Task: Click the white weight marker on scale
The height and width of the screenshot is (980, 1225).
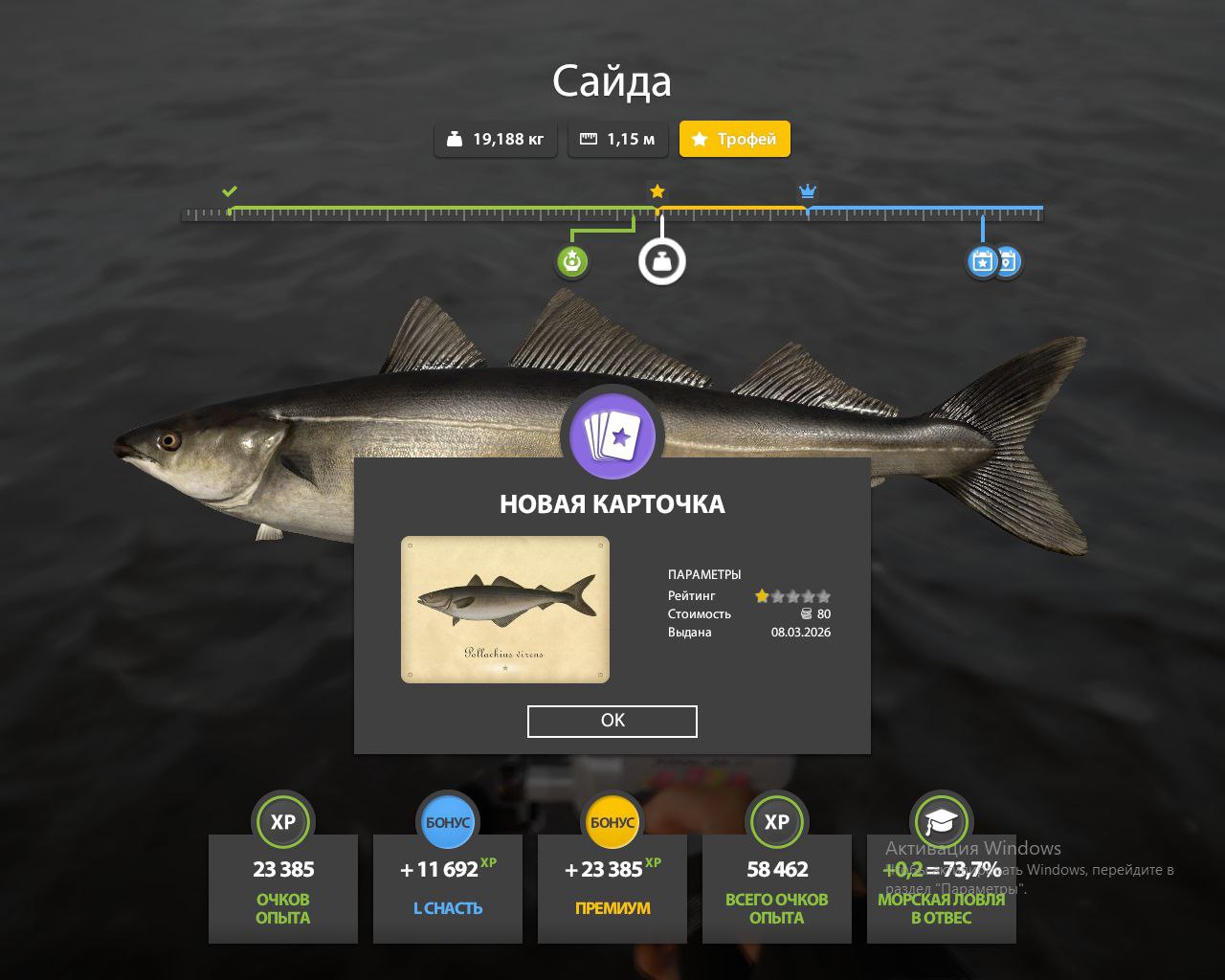Action: point(662,260)
